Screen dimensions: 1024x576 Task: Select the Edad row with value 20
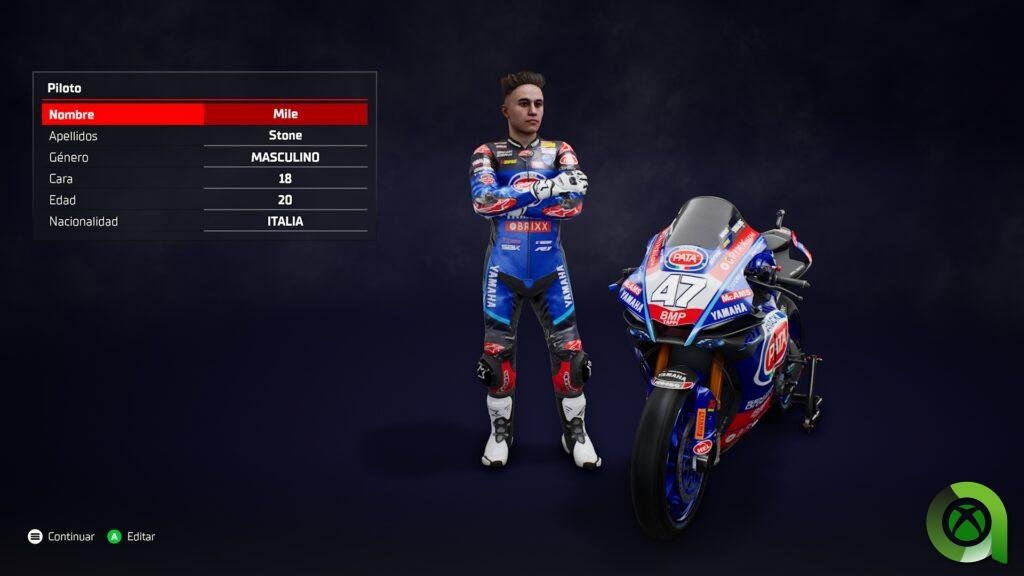click(204, 200)
